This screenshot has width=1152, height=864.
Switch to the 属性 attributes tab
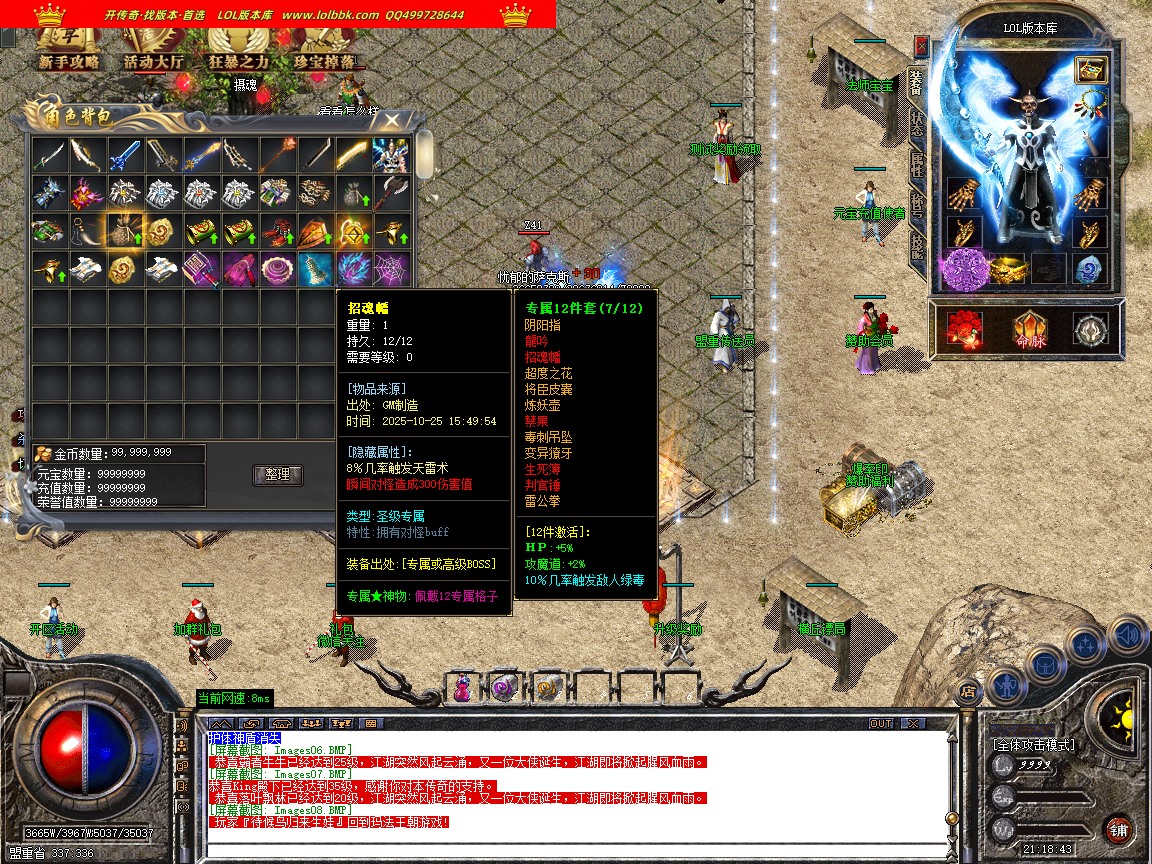click(x=916, y=164)
